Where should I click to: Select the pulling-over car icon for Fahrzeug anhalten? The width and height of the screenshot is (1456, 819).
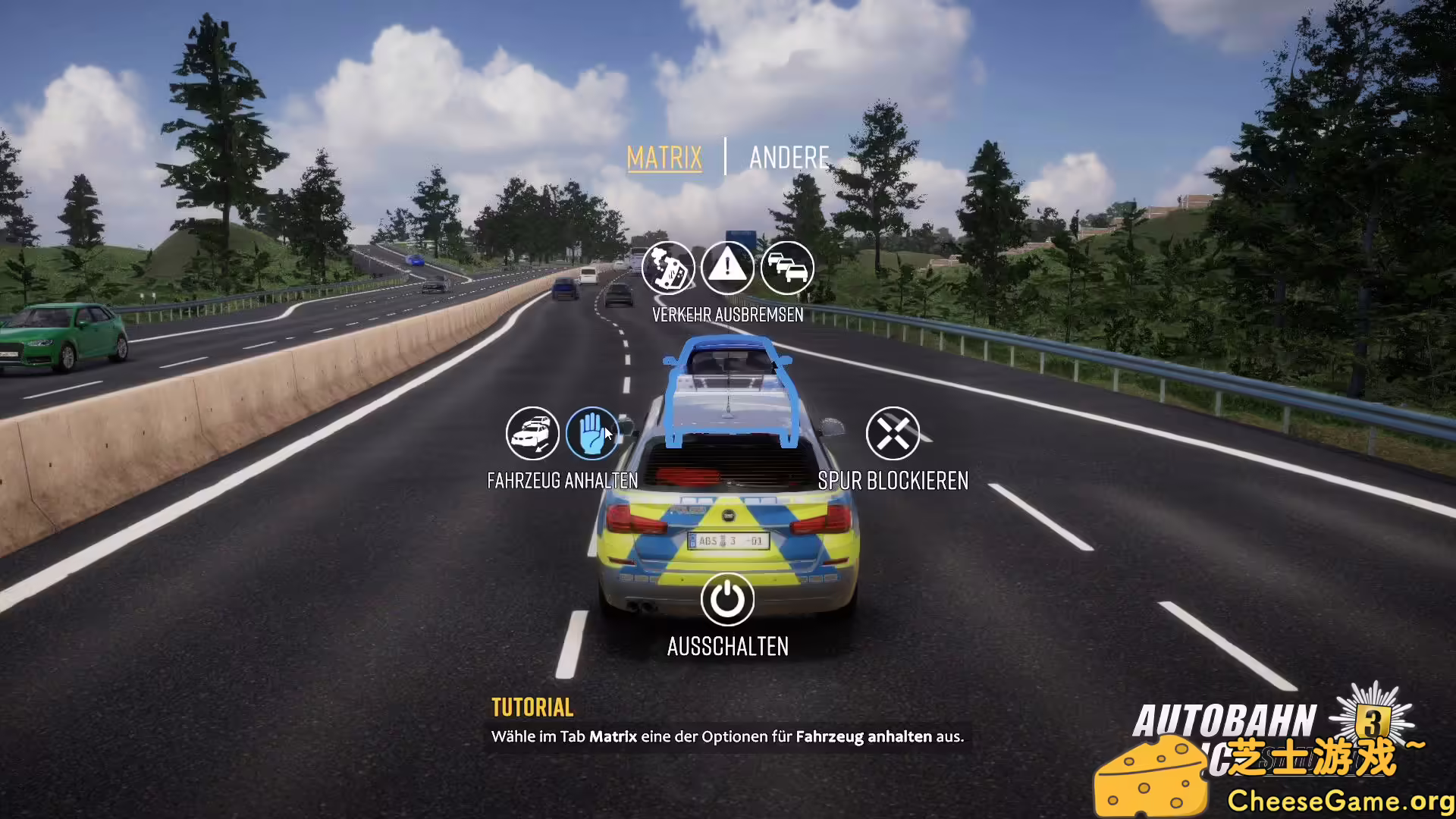[x=532, y=433]
